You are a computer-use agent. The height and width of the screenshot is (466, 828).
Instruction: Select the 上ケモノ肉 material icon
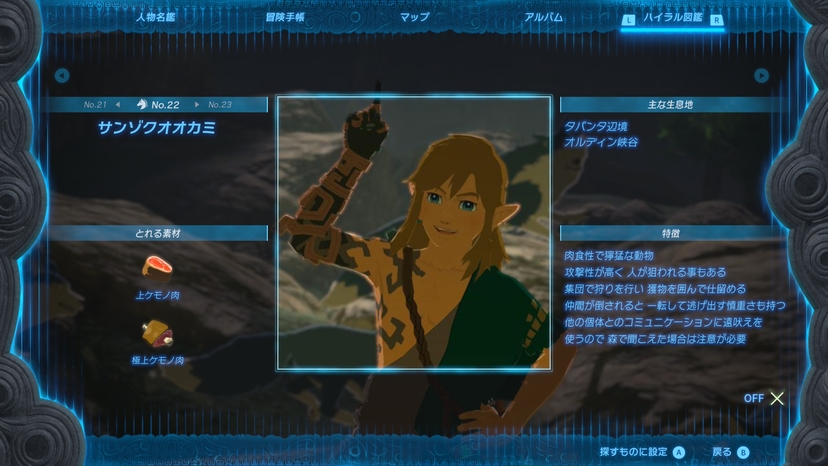157,266
